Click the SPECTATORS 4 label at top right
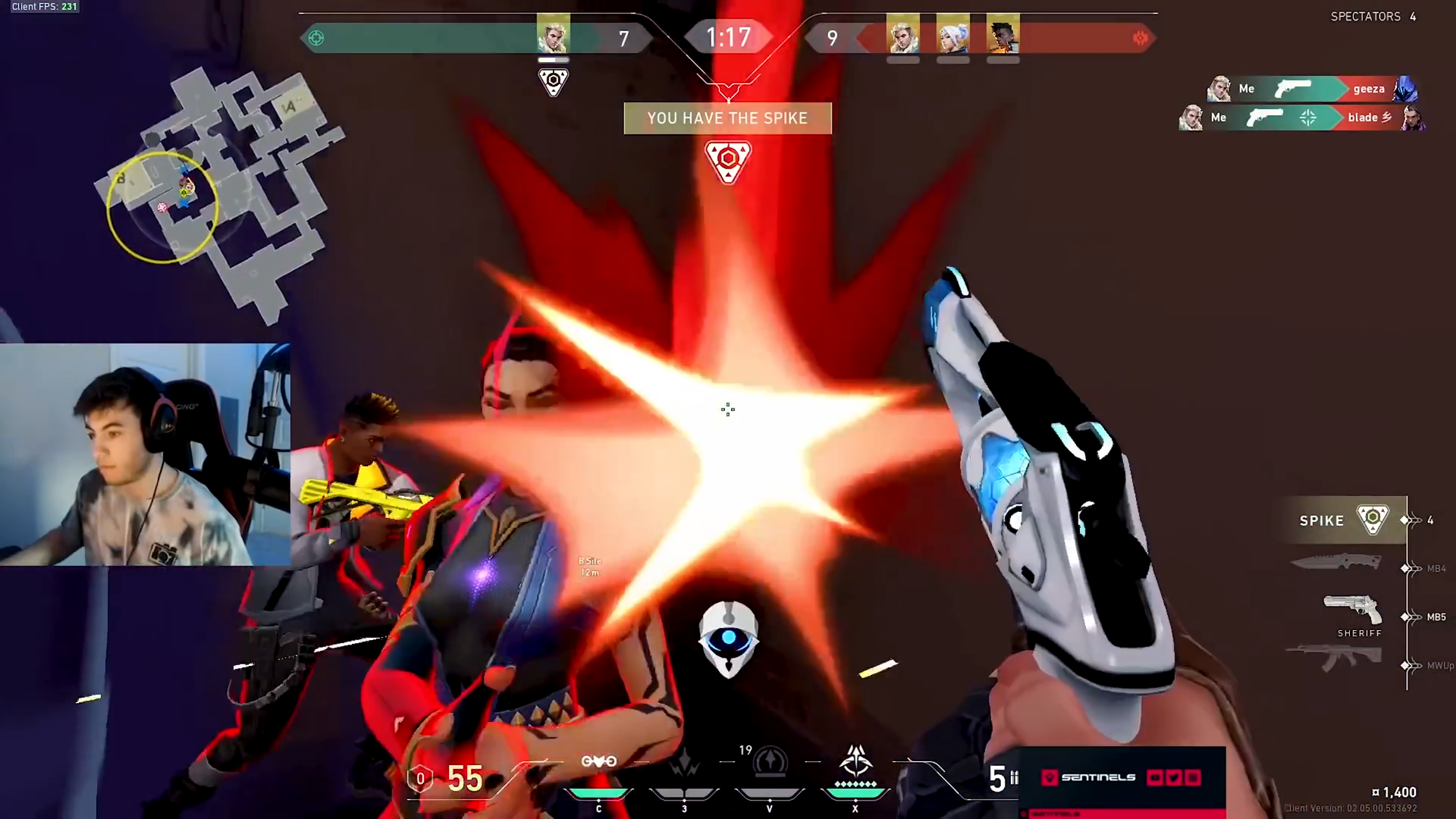Image resolution: width=1456 pixels, height=819 pixels. click(x=1373, y=16)
